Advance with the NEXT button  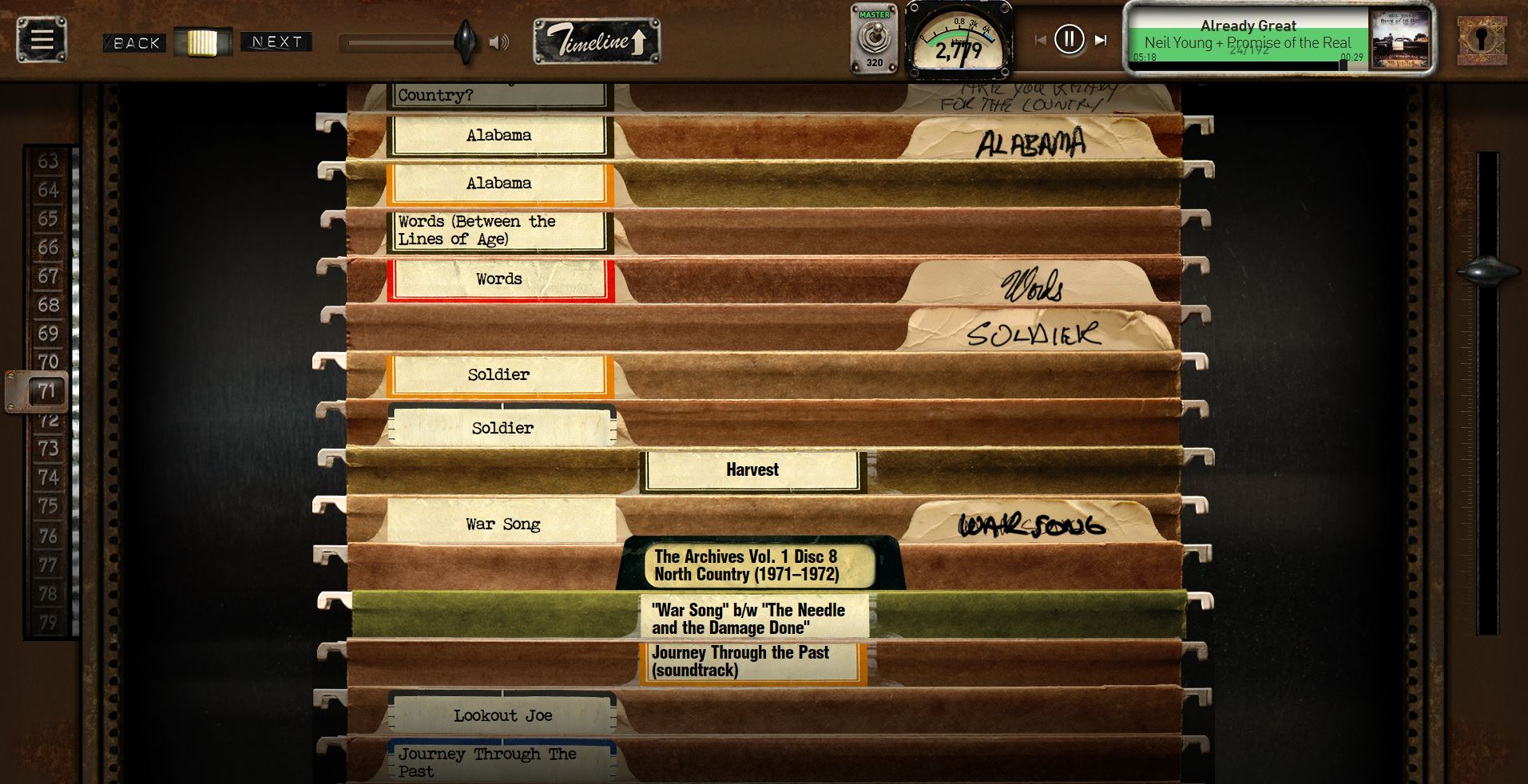276,42
